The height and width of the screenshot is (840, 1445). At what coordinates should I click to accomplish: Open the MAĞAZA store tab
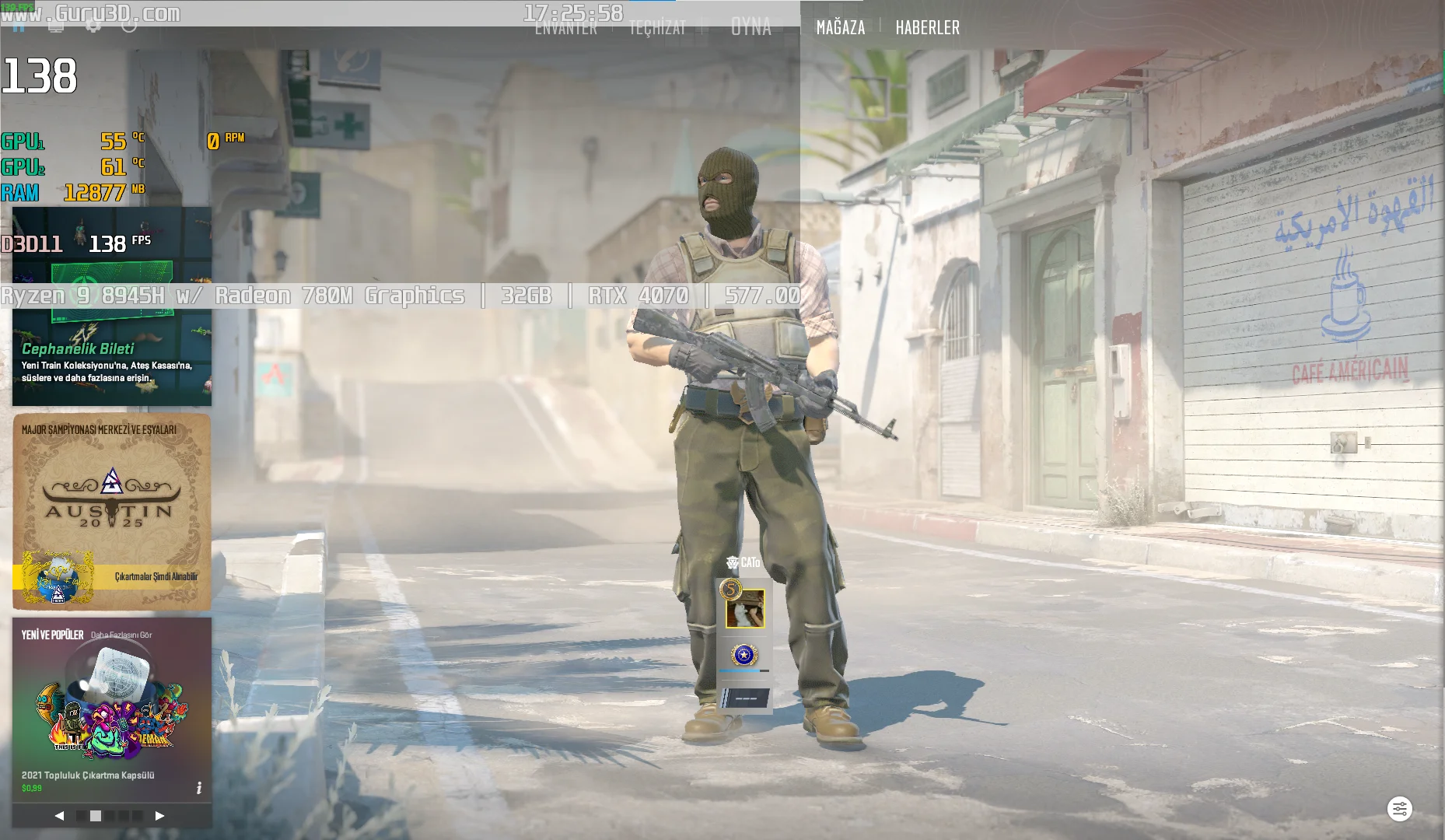pyautogui.click(x=840, y=28)
